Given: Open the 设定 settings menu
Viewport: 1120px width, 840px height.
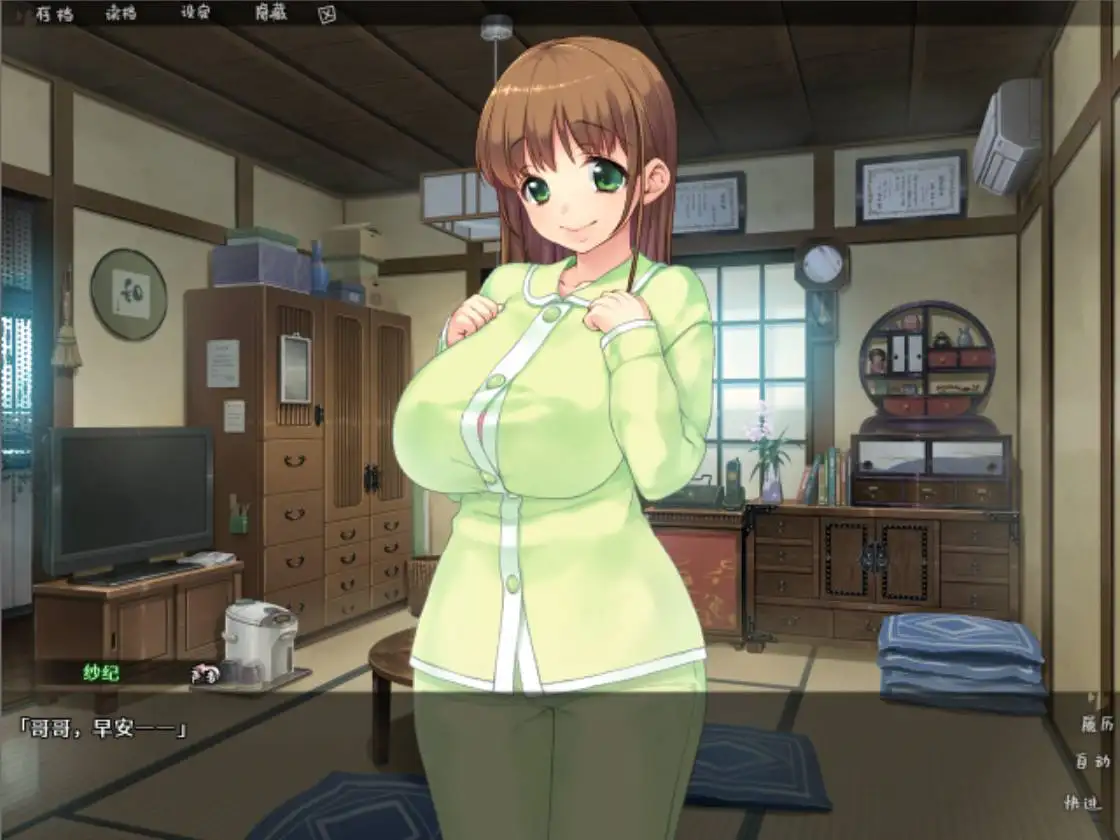Looking at the screenshot, I should pos(196,14).
